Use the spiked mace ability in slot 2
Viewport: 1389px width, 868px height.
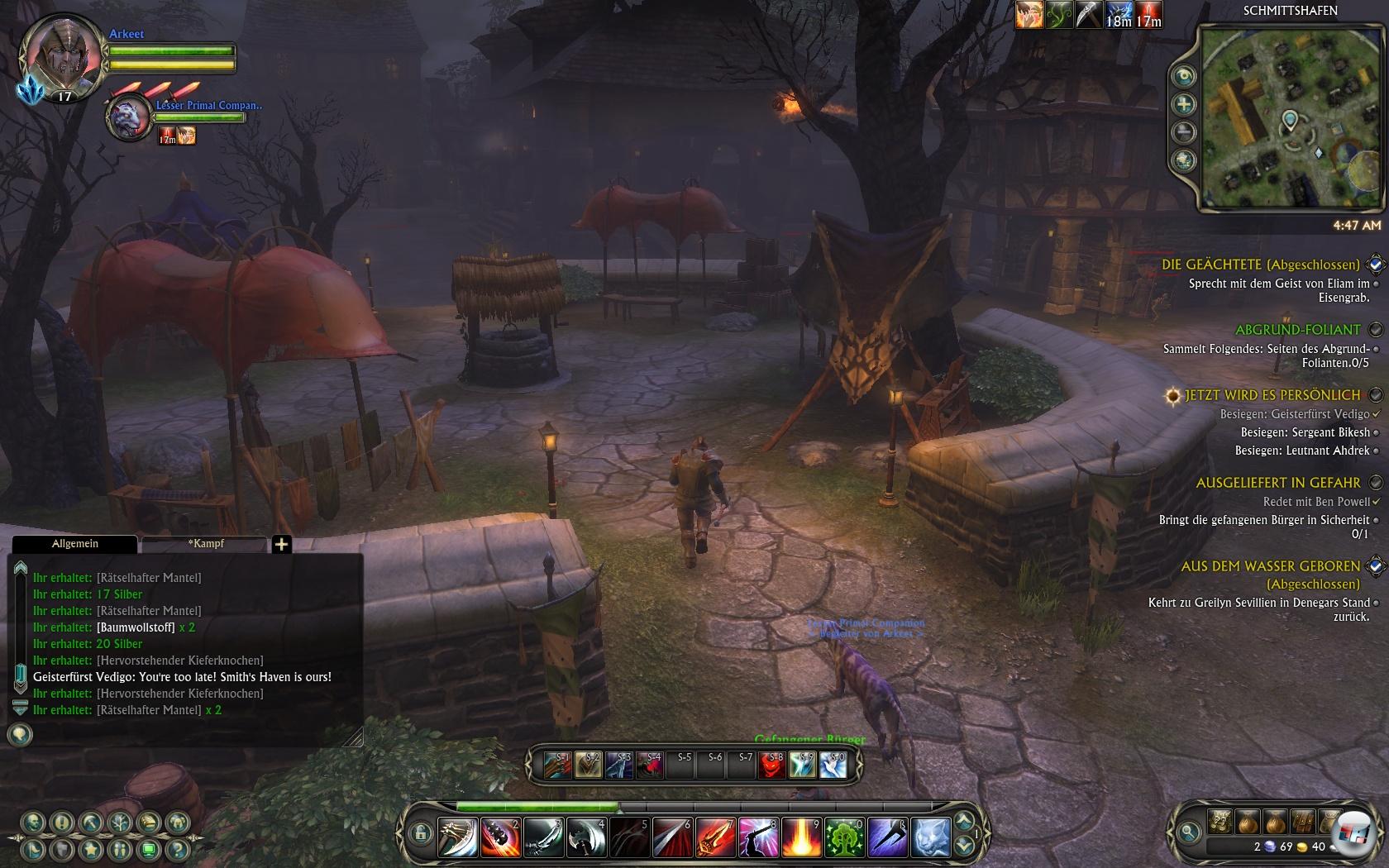tap(499, 837)
